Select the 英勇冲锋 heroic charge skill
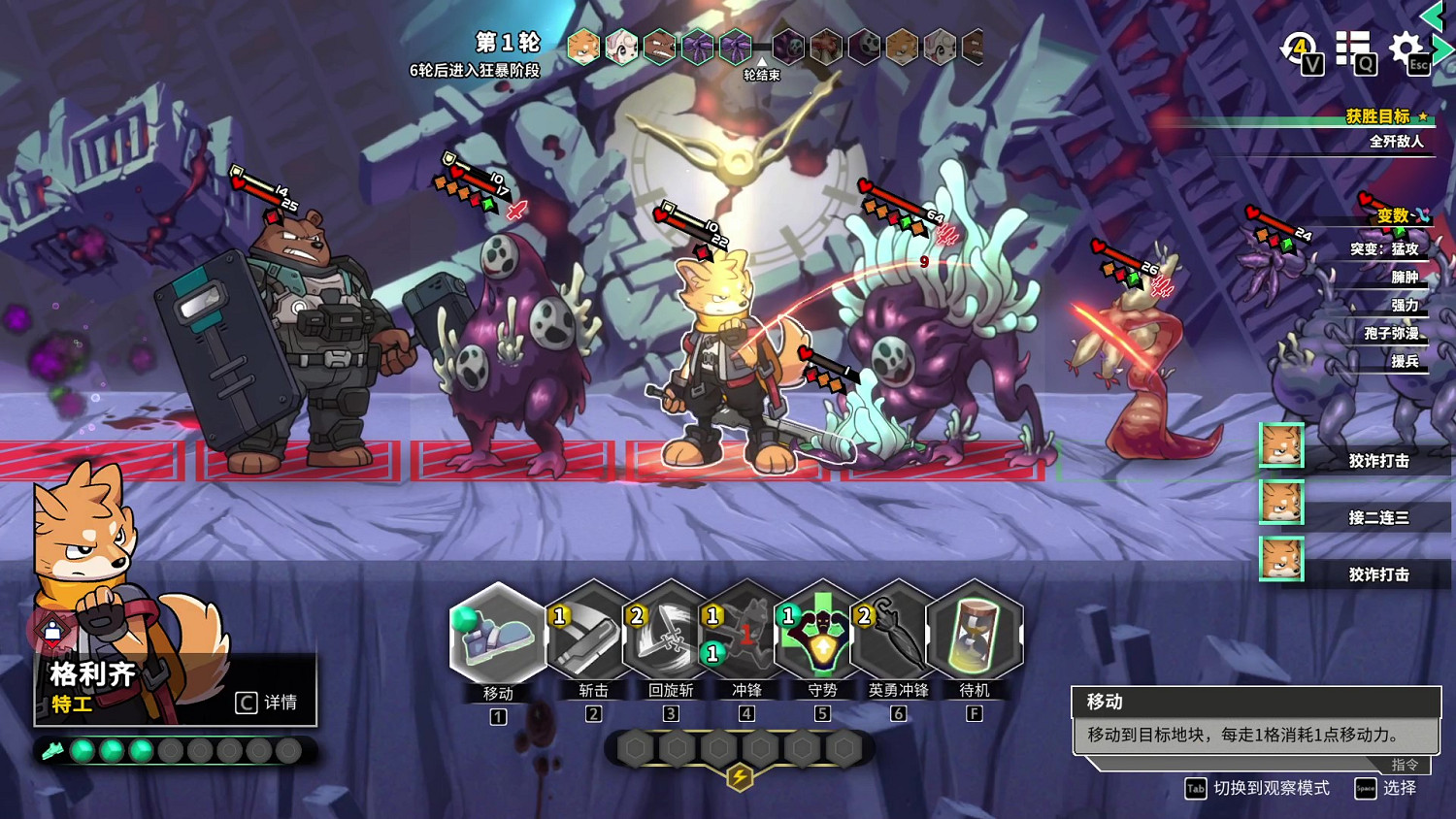1456x819 pixels. [x=898, y=636]
